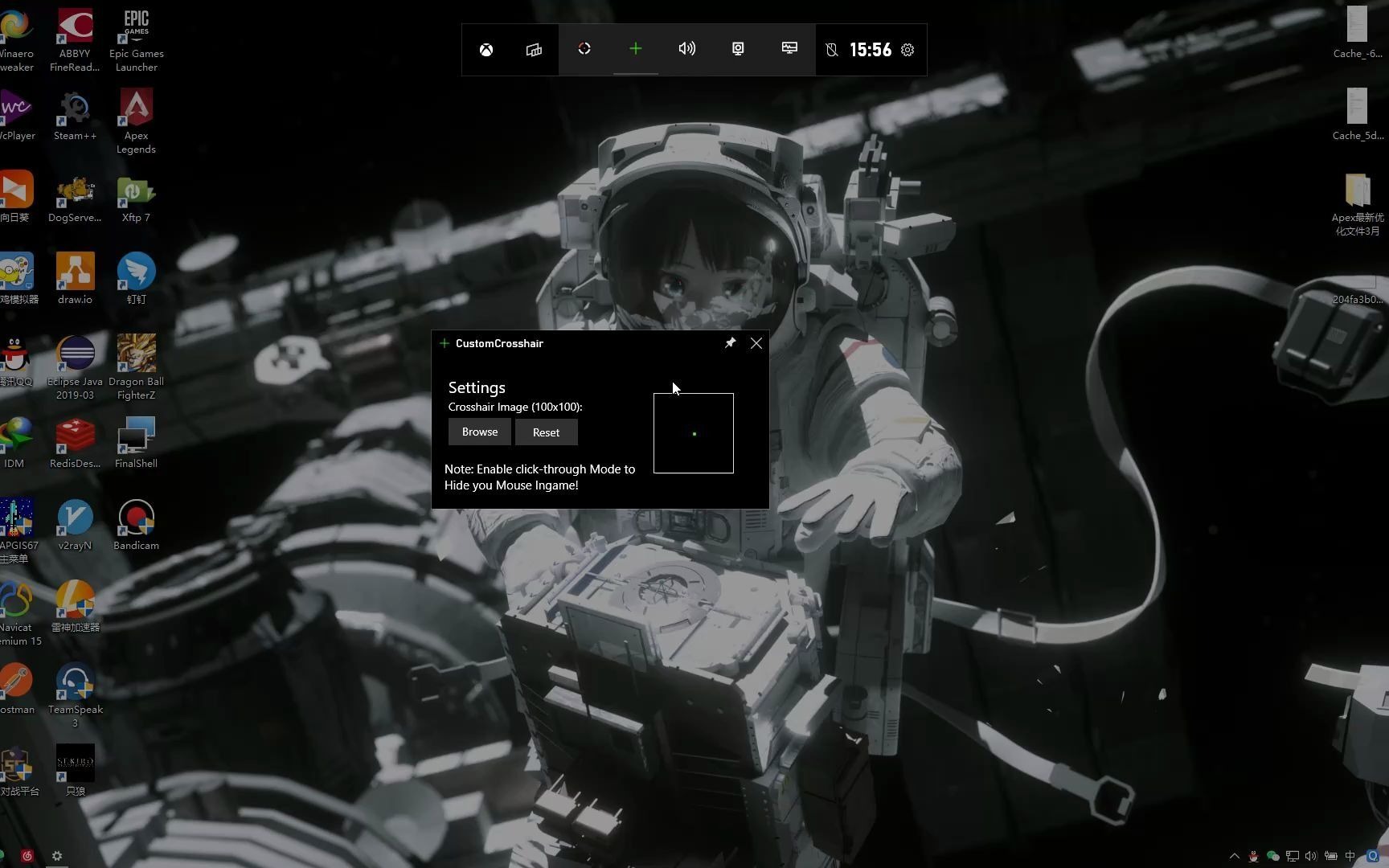
Task: Browse for a new crosshair image
Action: (x=479, y=432)
